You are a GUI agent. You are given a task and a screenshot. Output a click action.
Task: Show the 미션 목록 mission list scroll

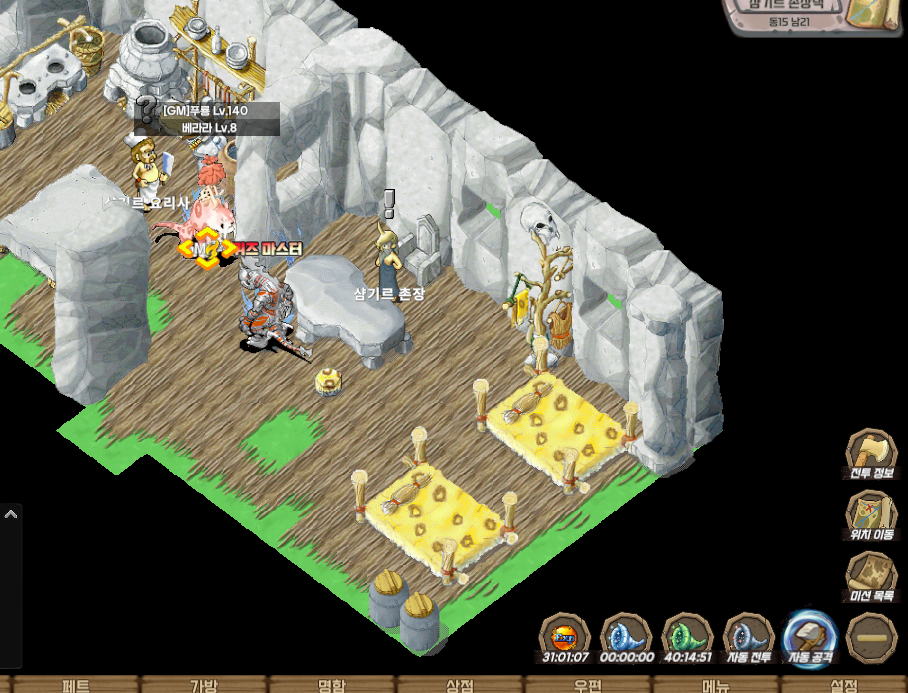pyautogui.click(x=870, y=578)
